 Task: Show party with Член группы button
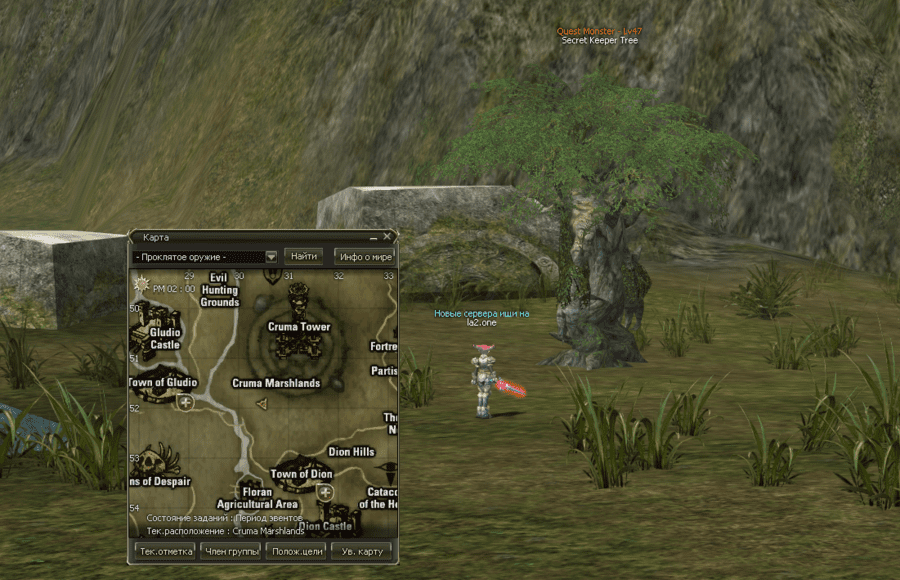(231, 551)
